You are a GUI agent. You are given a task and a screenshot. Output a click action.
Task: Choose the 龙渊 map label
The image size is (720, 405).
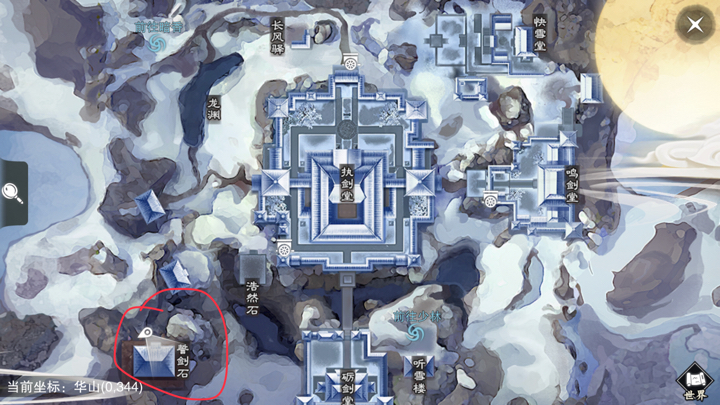pos(212,108)
